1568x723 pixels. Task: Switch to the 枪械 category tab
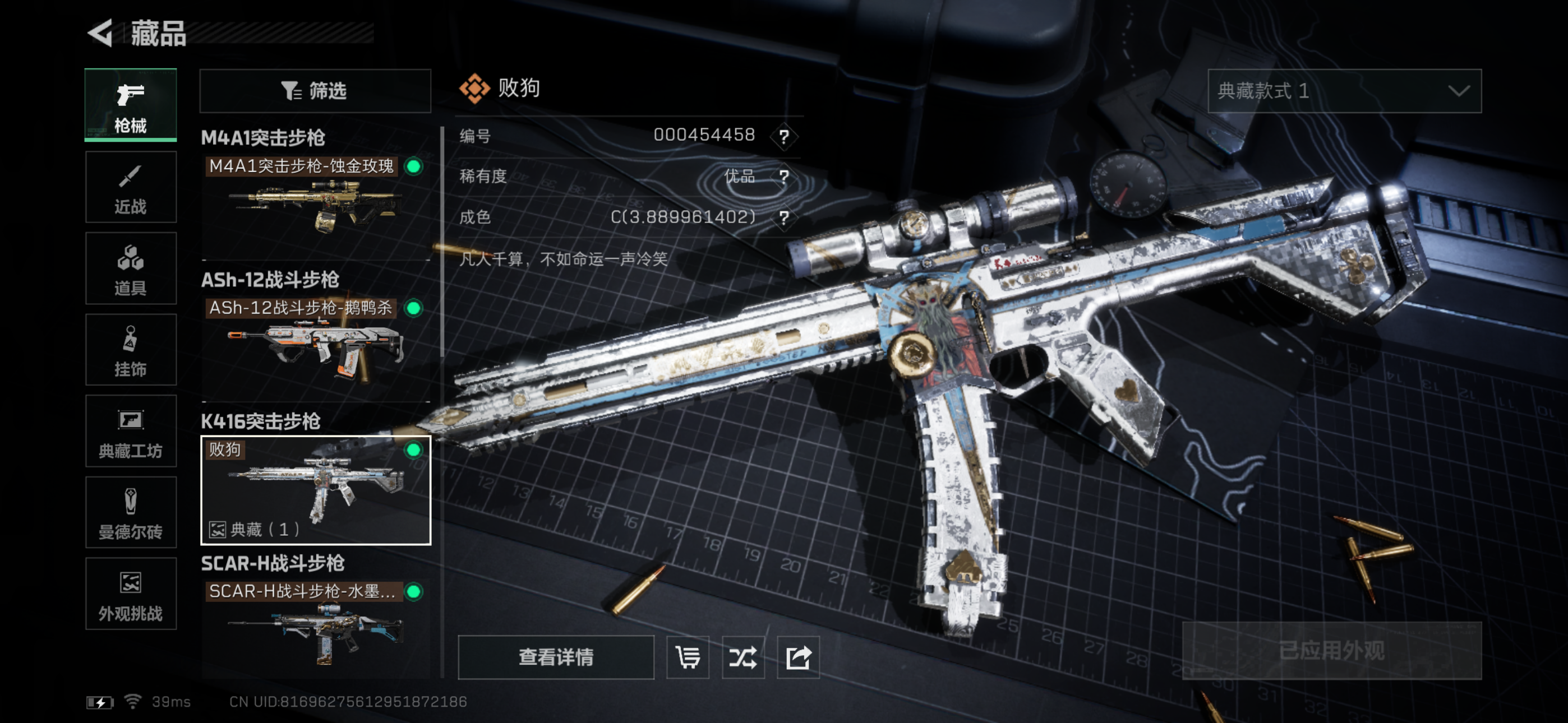(131, 105)
